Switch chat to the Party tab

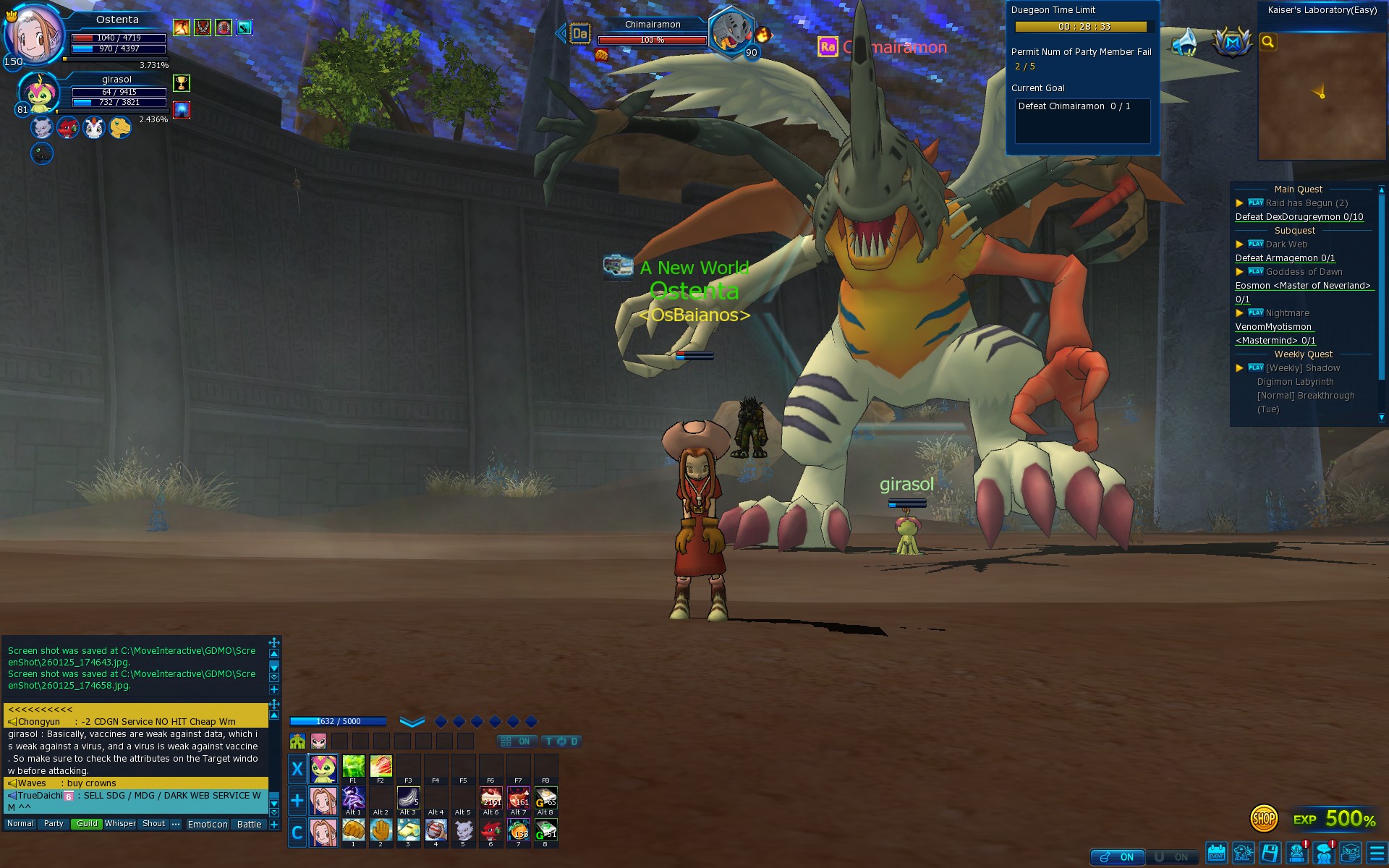point(54,824)
